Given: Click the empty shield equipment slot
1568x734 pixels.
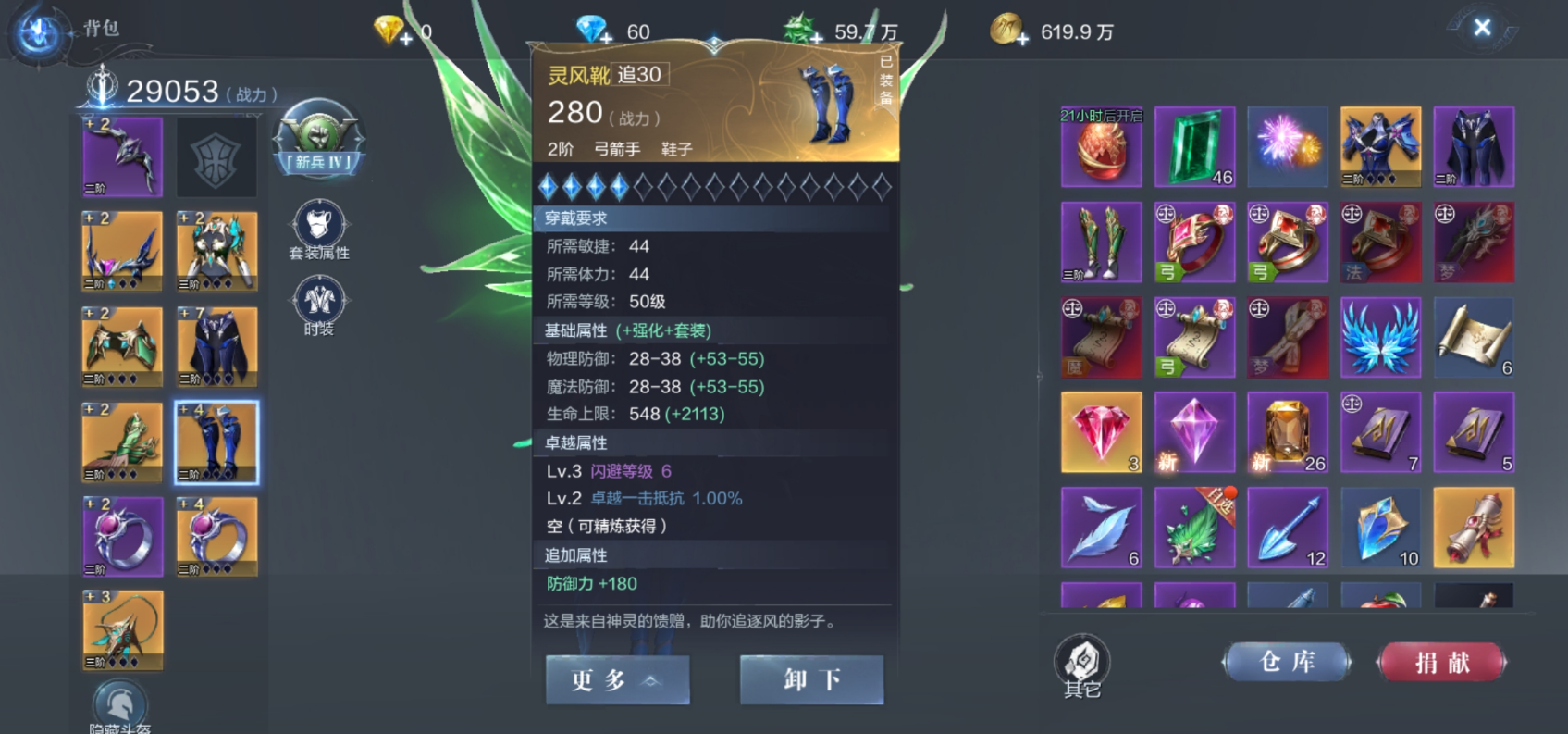Looking at the screenshot, I should pos(217,157).
